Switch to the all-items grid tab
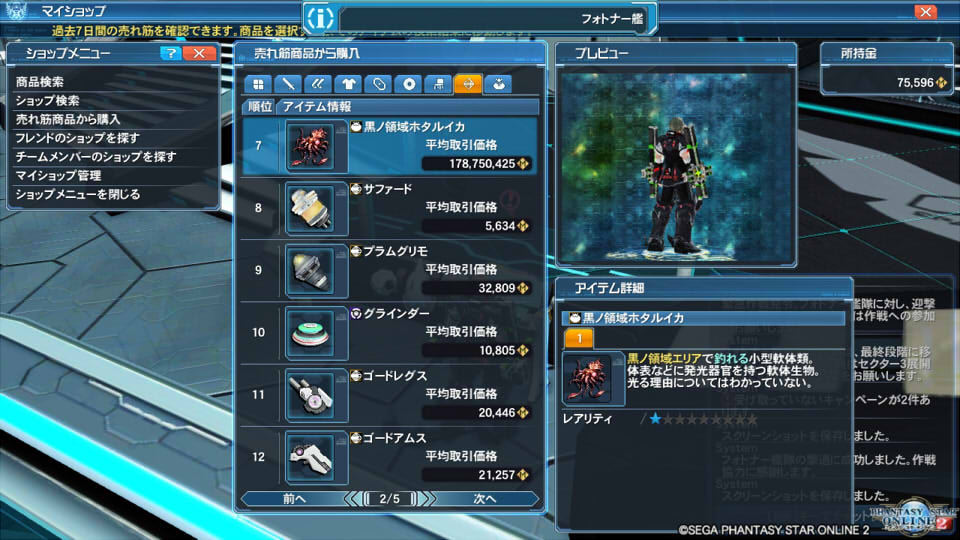Screen dimensions: 960x540 click(x=258, y=84)
